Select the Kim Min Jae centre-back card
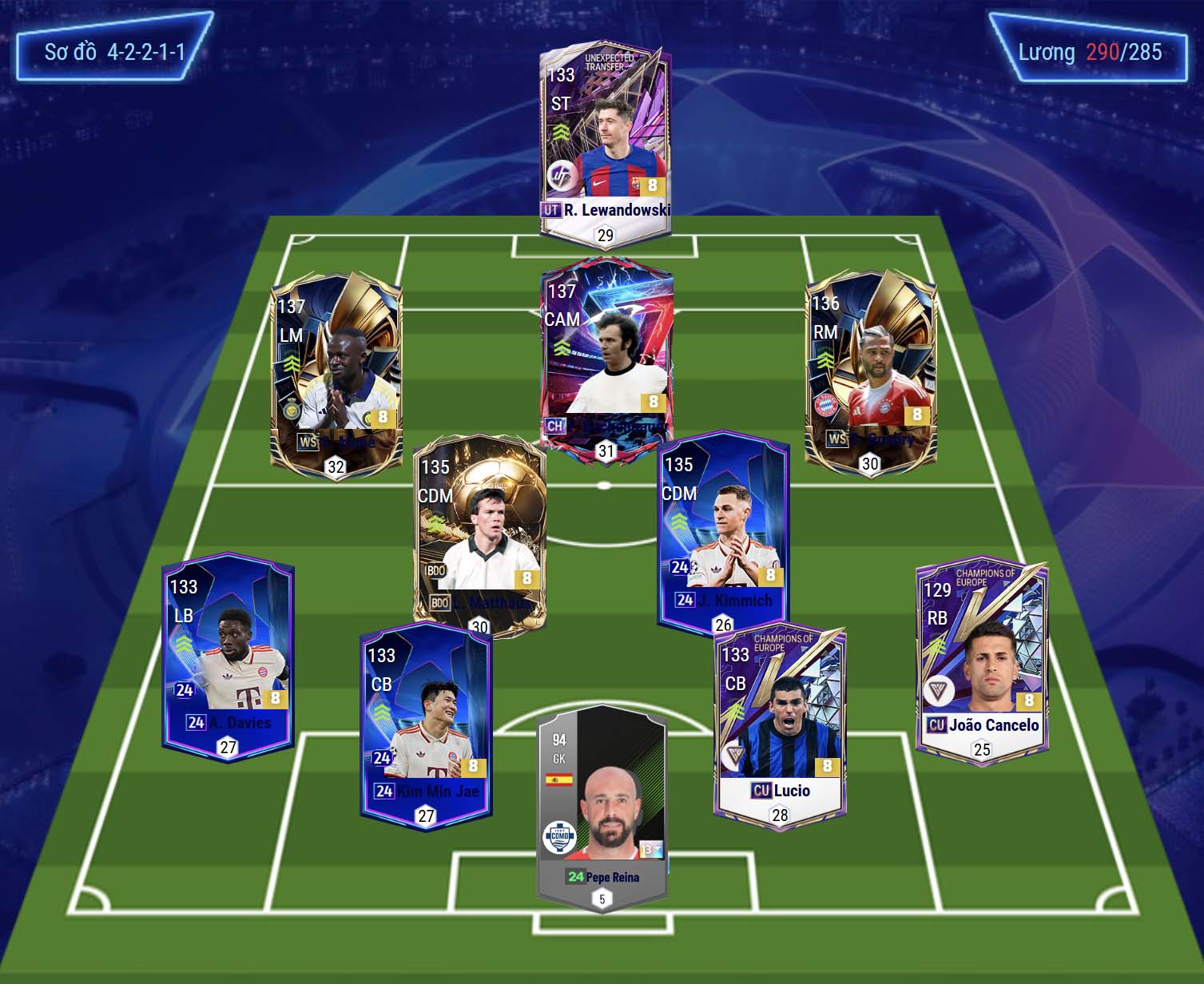Screen dimensions: 1204x984 (x=426, y=724)
